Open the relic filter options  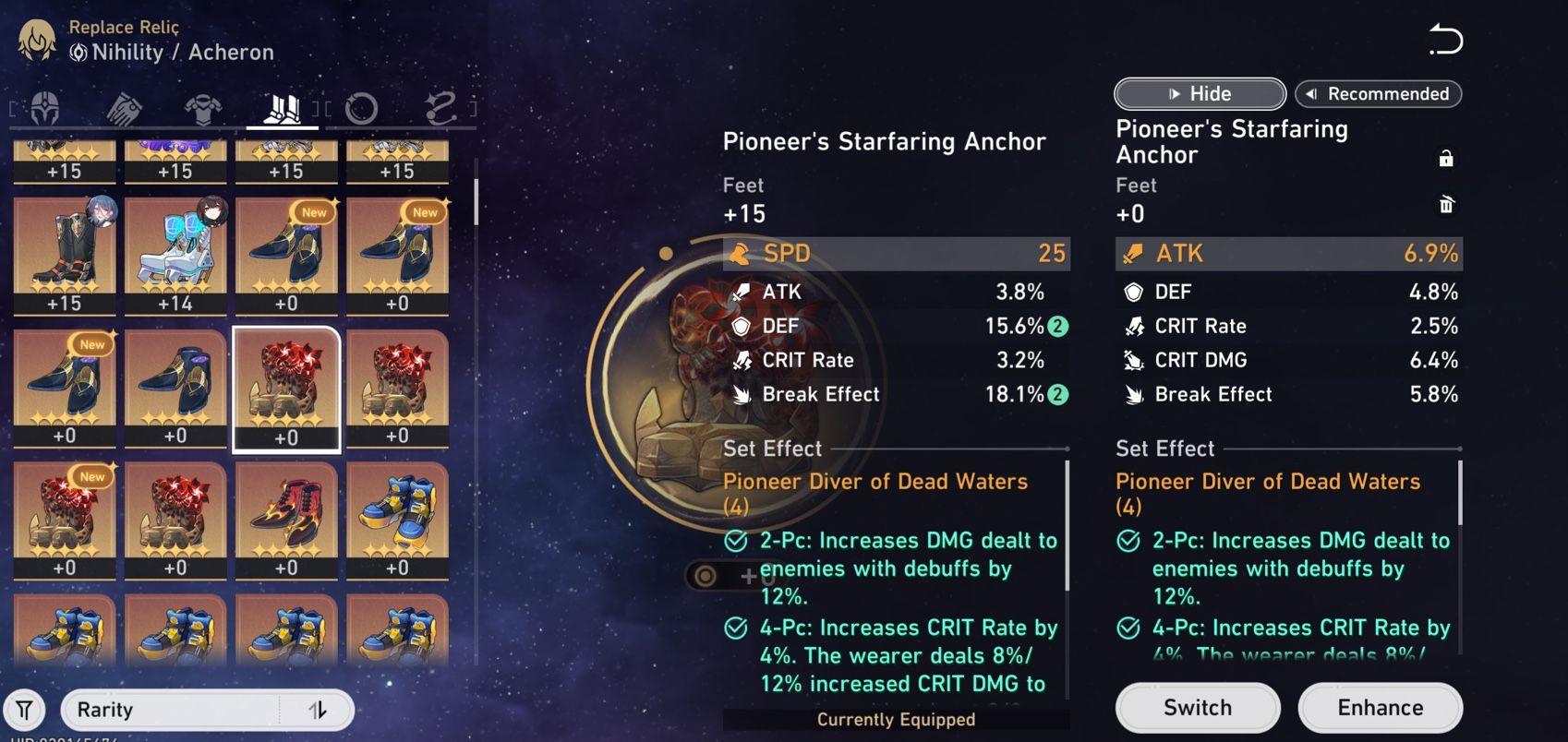pyautogui.click(x=26, y=710)
